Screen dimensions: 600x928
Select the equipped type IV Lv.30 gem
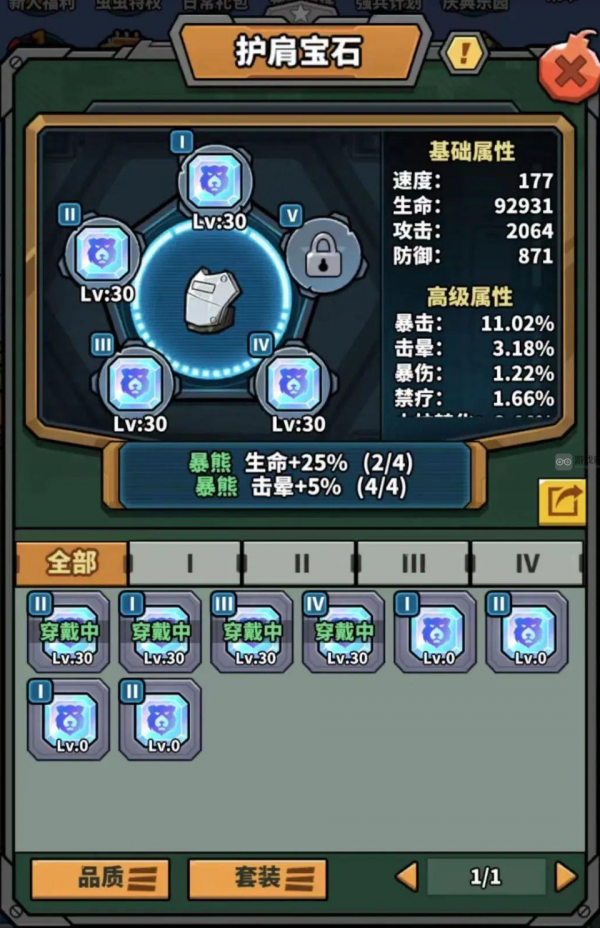344,632
